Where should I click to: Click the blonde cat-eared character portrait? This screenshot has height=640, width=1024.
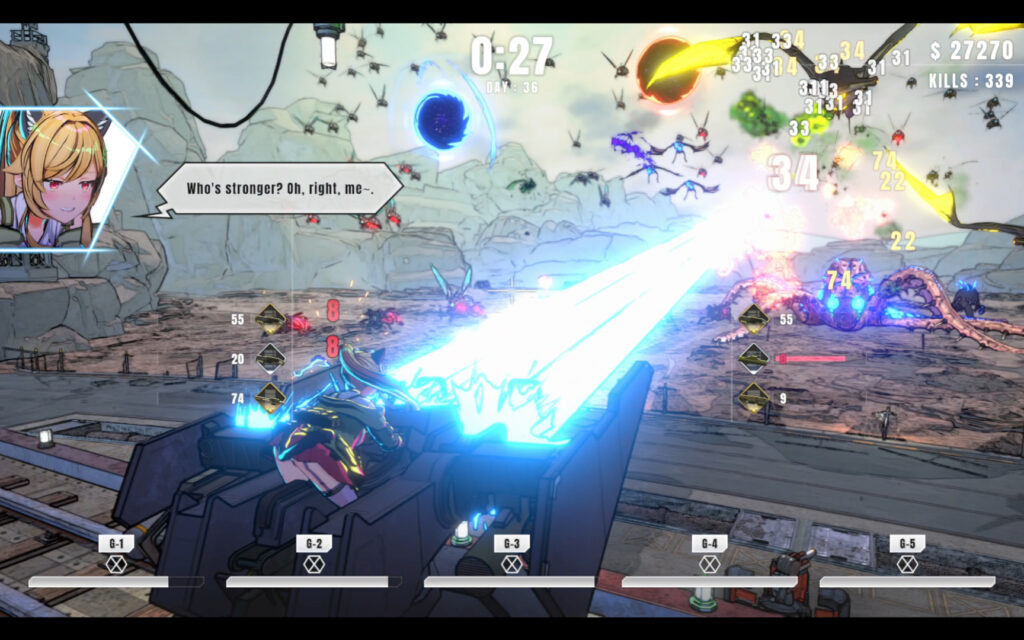coord(62,177)
